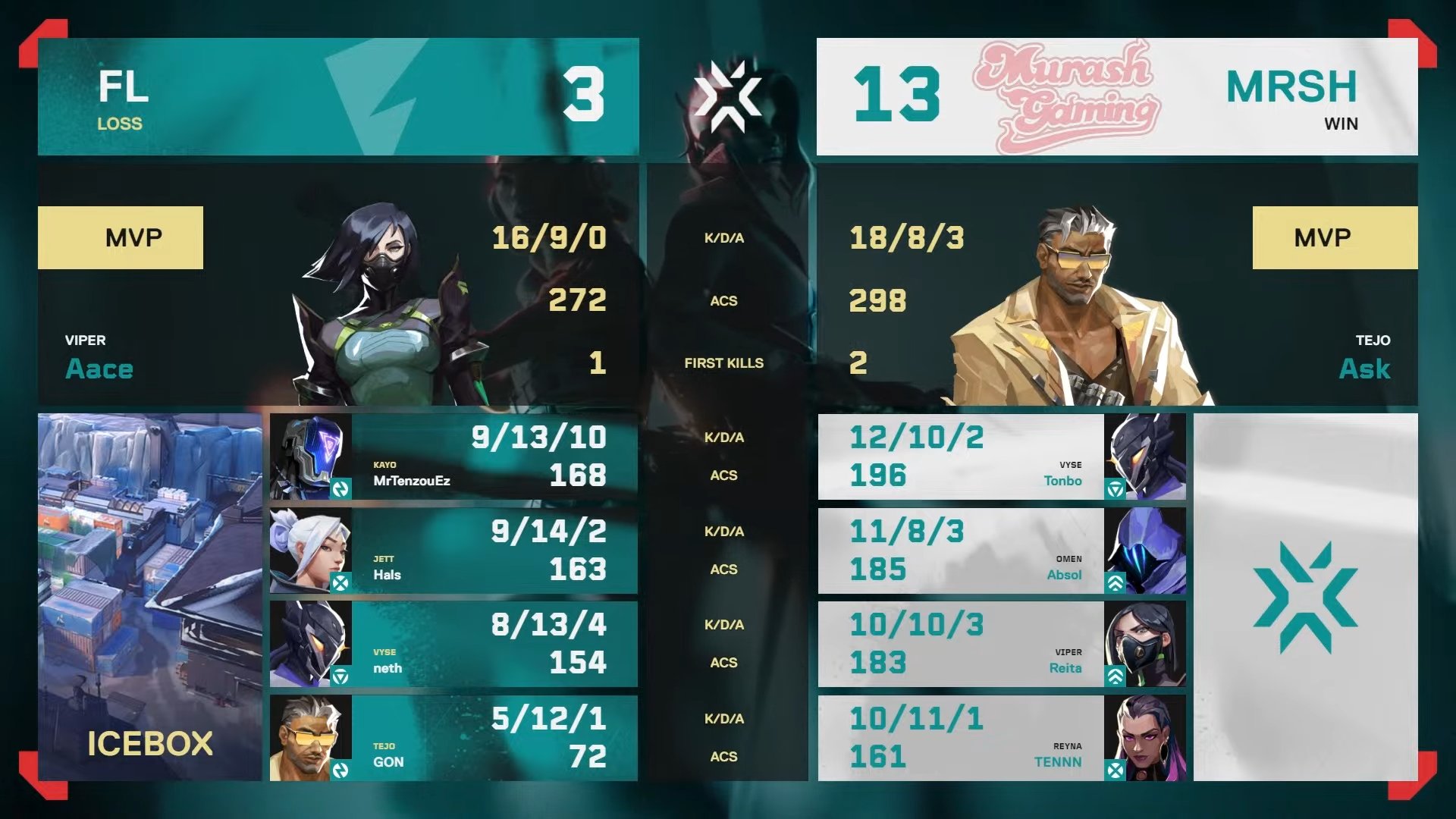Select GON's Tejo player row
The image size is (1456, 819).
[x=453, y=738]
